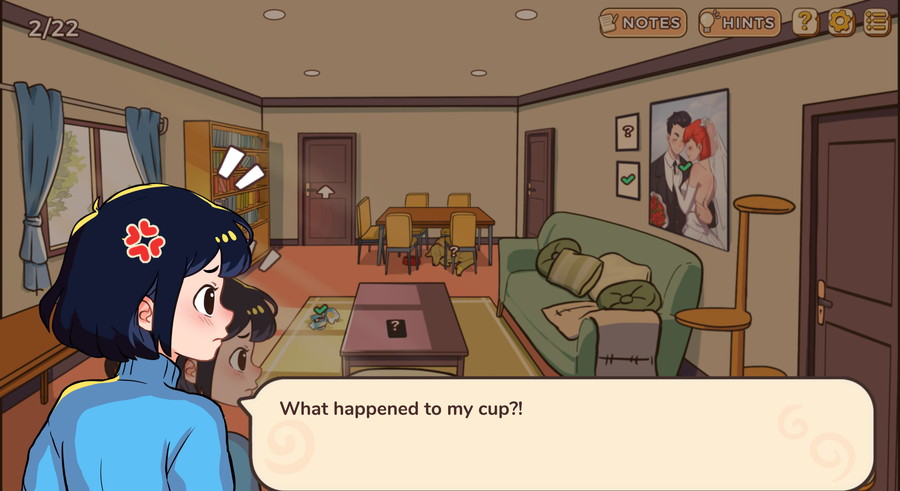This screenshot has width=900, height=491.
Task: Open the Hints button
Action: click(739, 22)
